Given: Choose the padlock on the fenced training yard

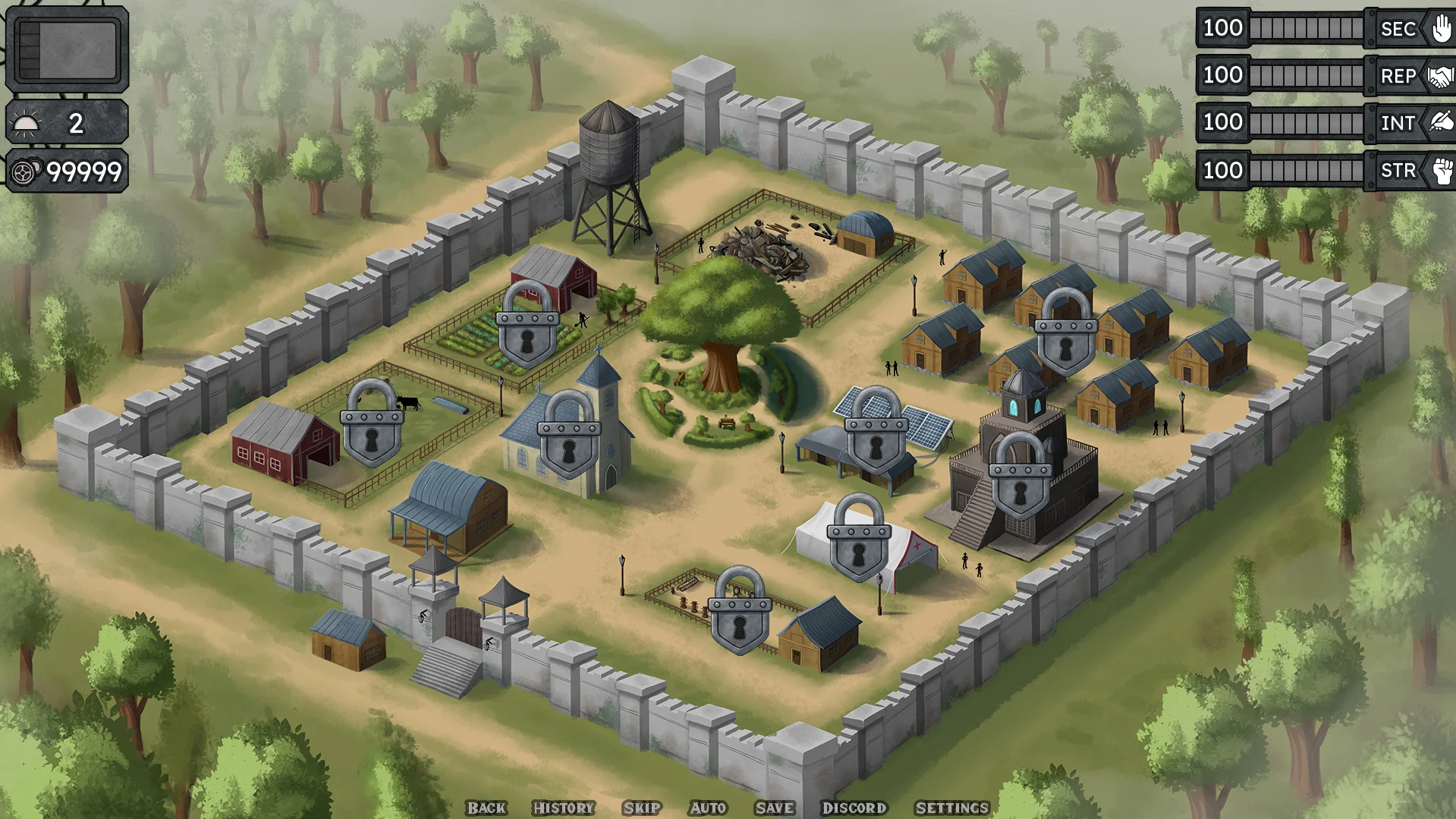Looking at the screenshot, I should tap(740, 613).
